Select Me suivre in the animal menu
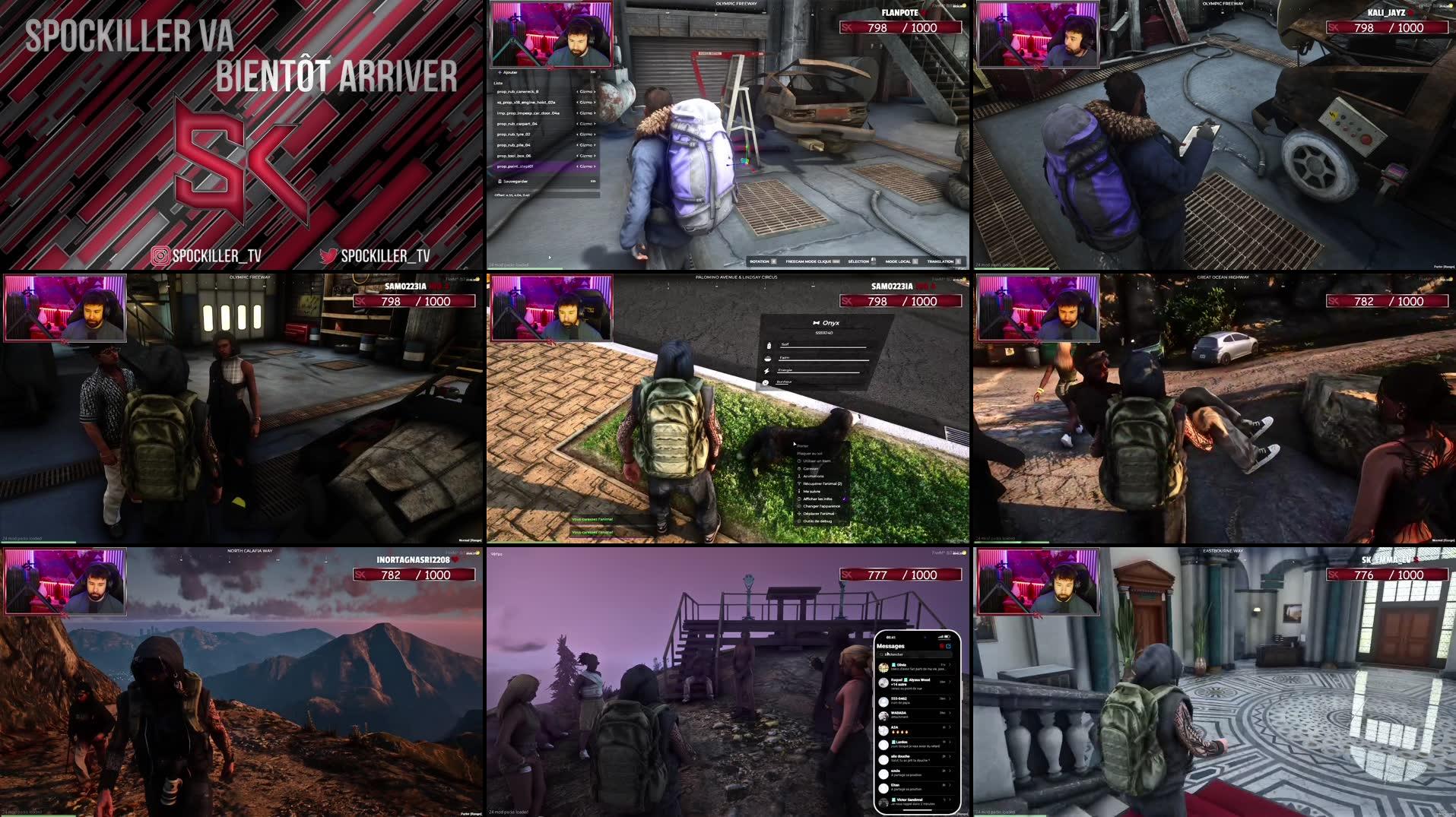Screen dimensions: 1456x817 (811, 491)
